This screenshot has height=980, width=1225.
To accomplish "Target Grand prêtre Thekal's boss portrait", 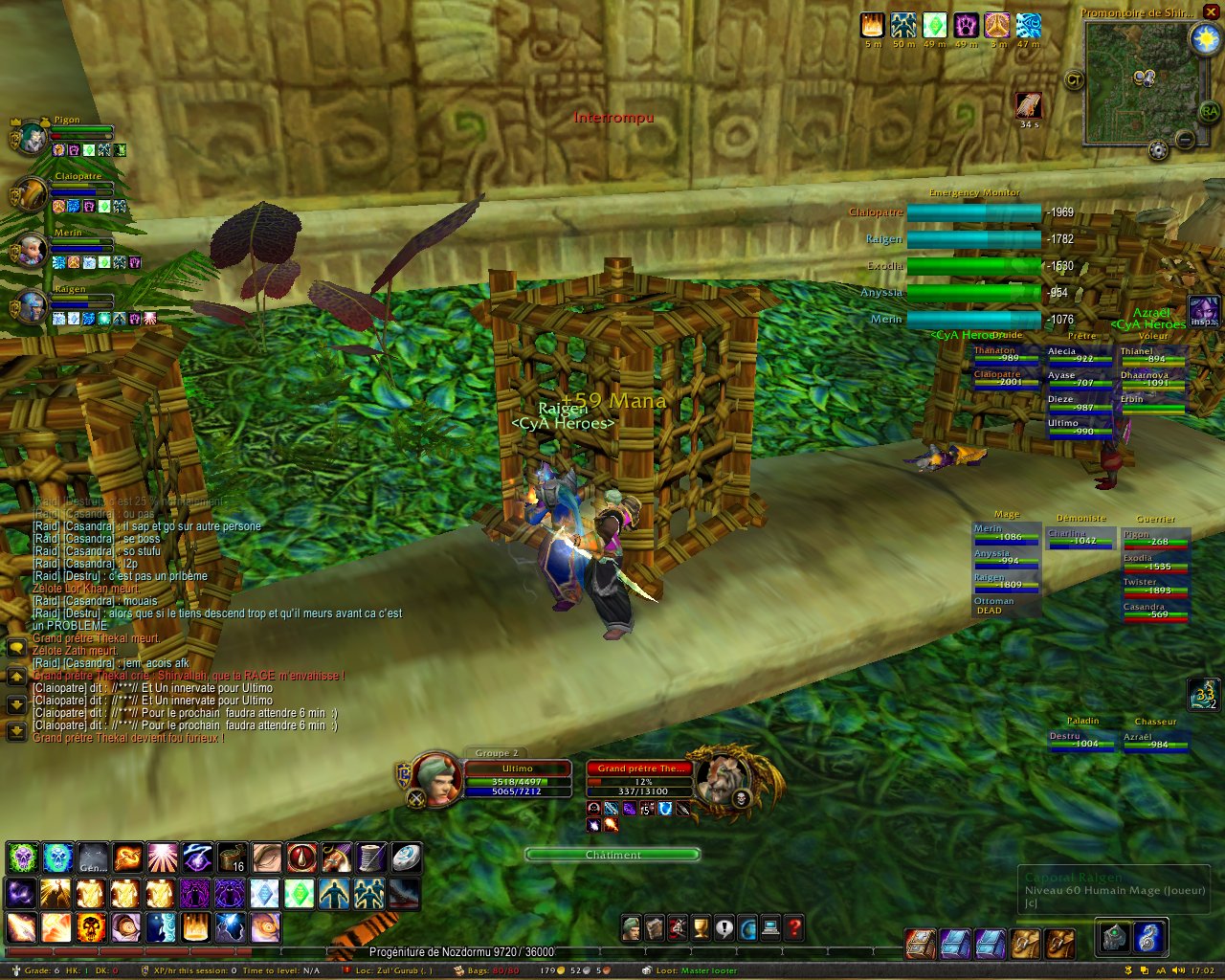I will [x=724, y=780].
